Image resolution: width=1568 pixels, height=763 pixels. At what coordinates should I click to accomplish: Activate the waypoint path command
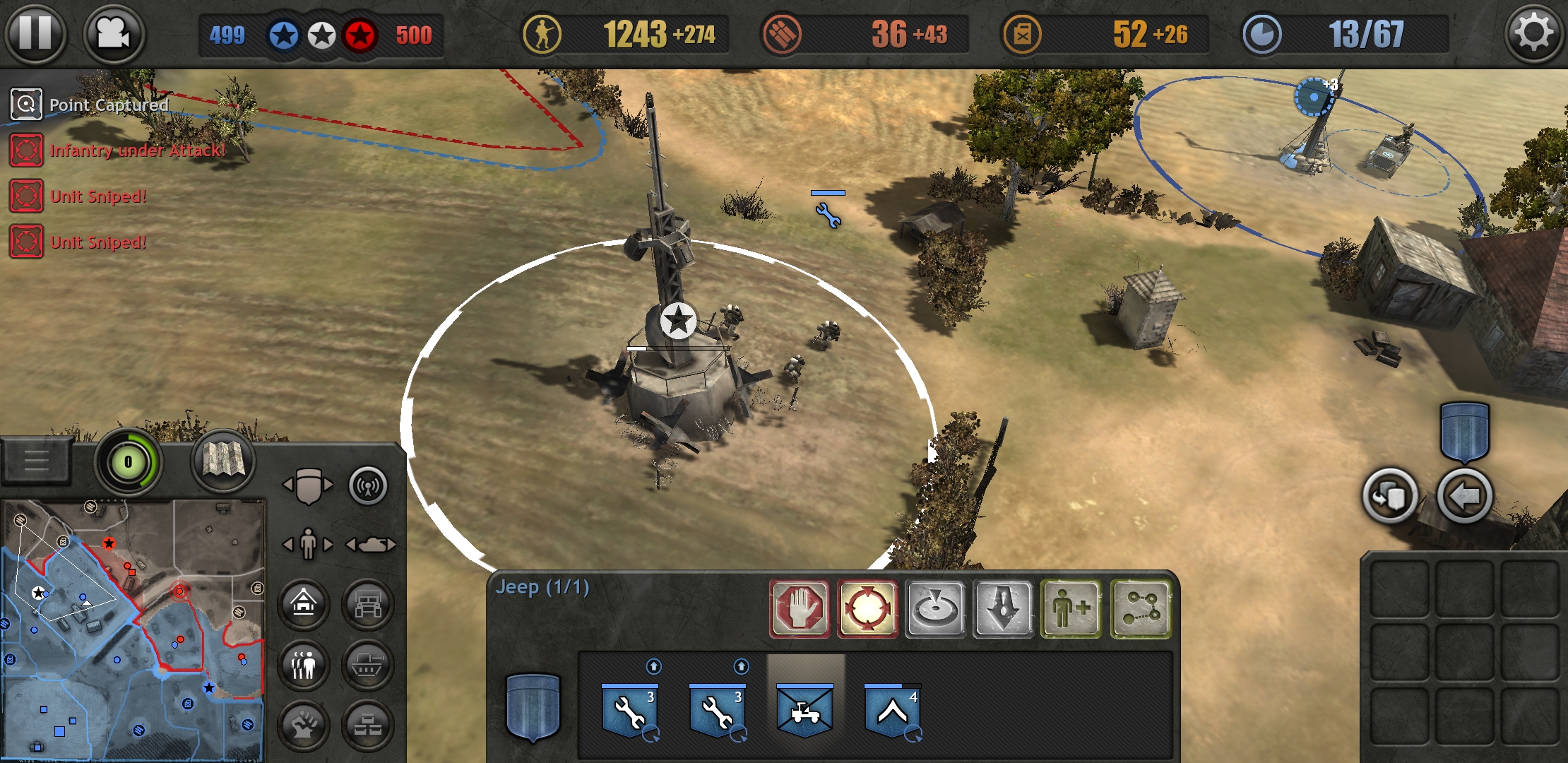1140,608
